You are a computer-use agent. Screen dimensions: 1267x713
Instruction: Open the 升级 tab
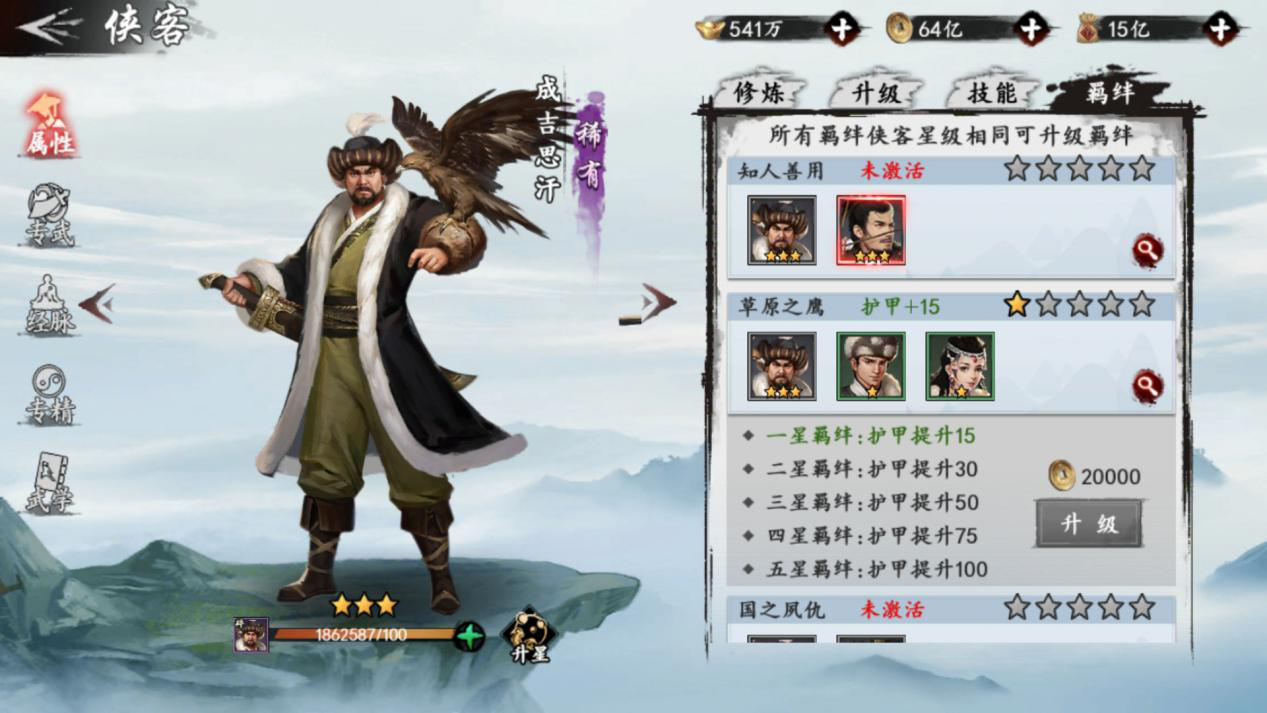[x=876, y=93]
